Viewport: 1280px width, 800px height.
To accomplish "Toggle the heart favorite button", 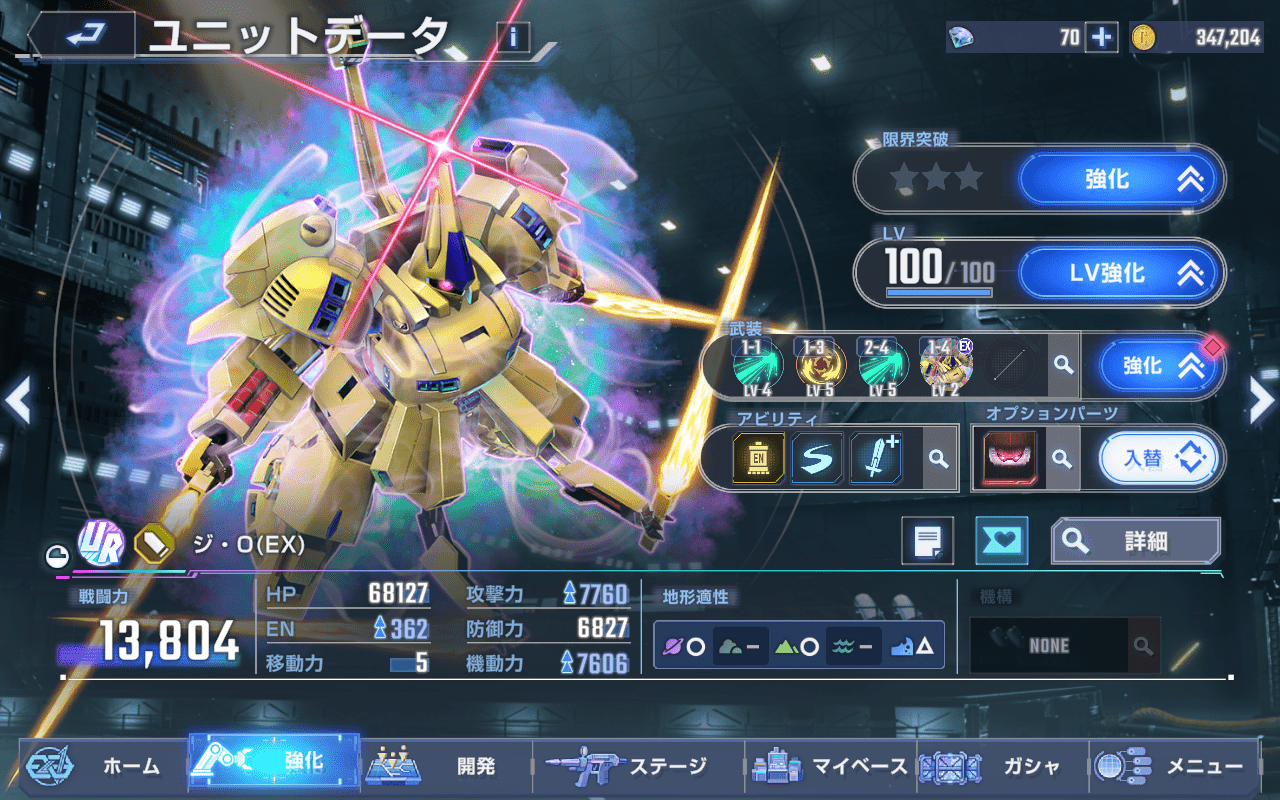I will (1001, 541).
